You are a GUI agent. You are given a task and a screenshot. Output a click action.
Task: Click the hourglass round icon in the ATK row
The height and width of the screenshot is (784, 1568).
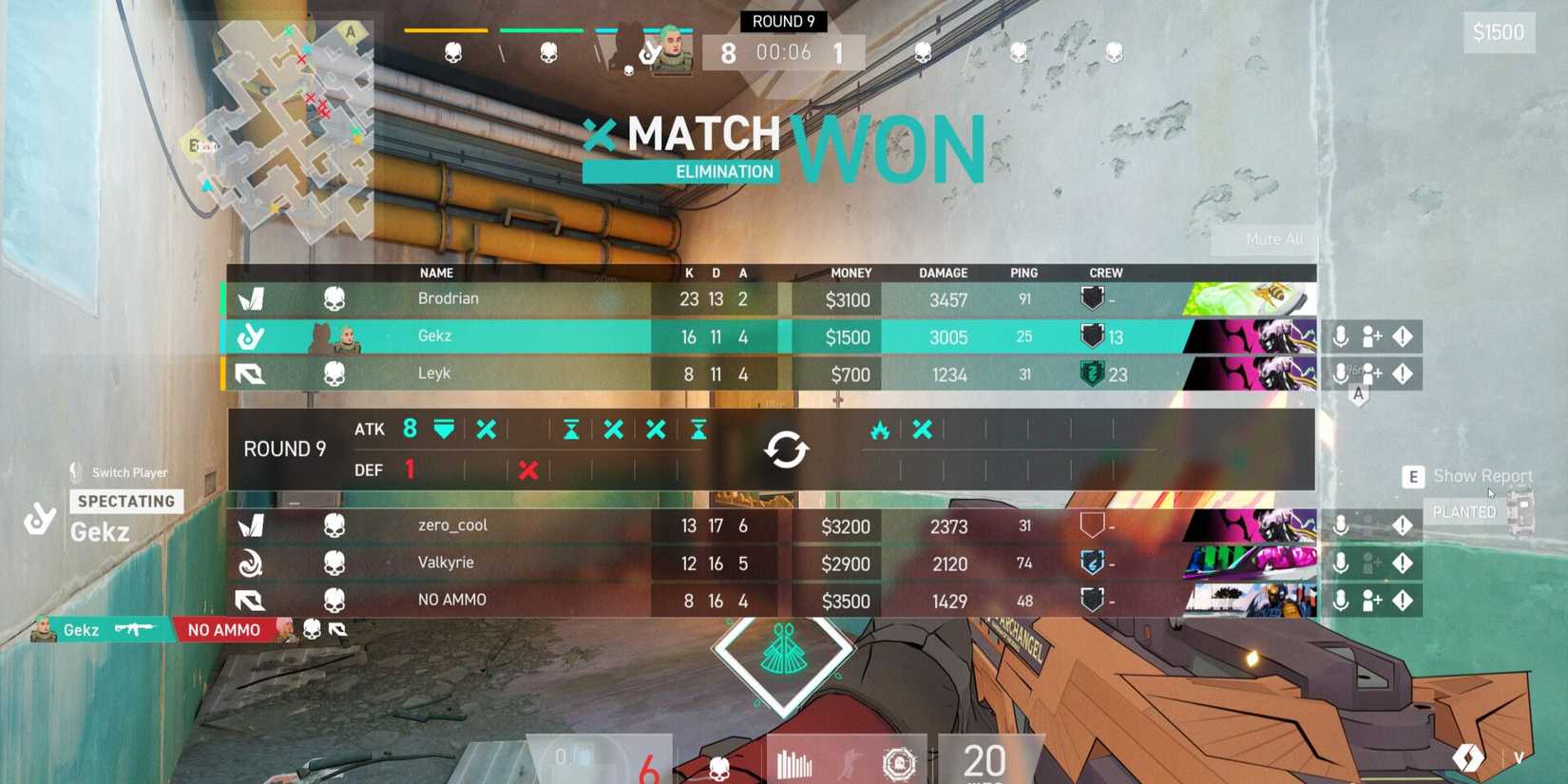(570, 430)
